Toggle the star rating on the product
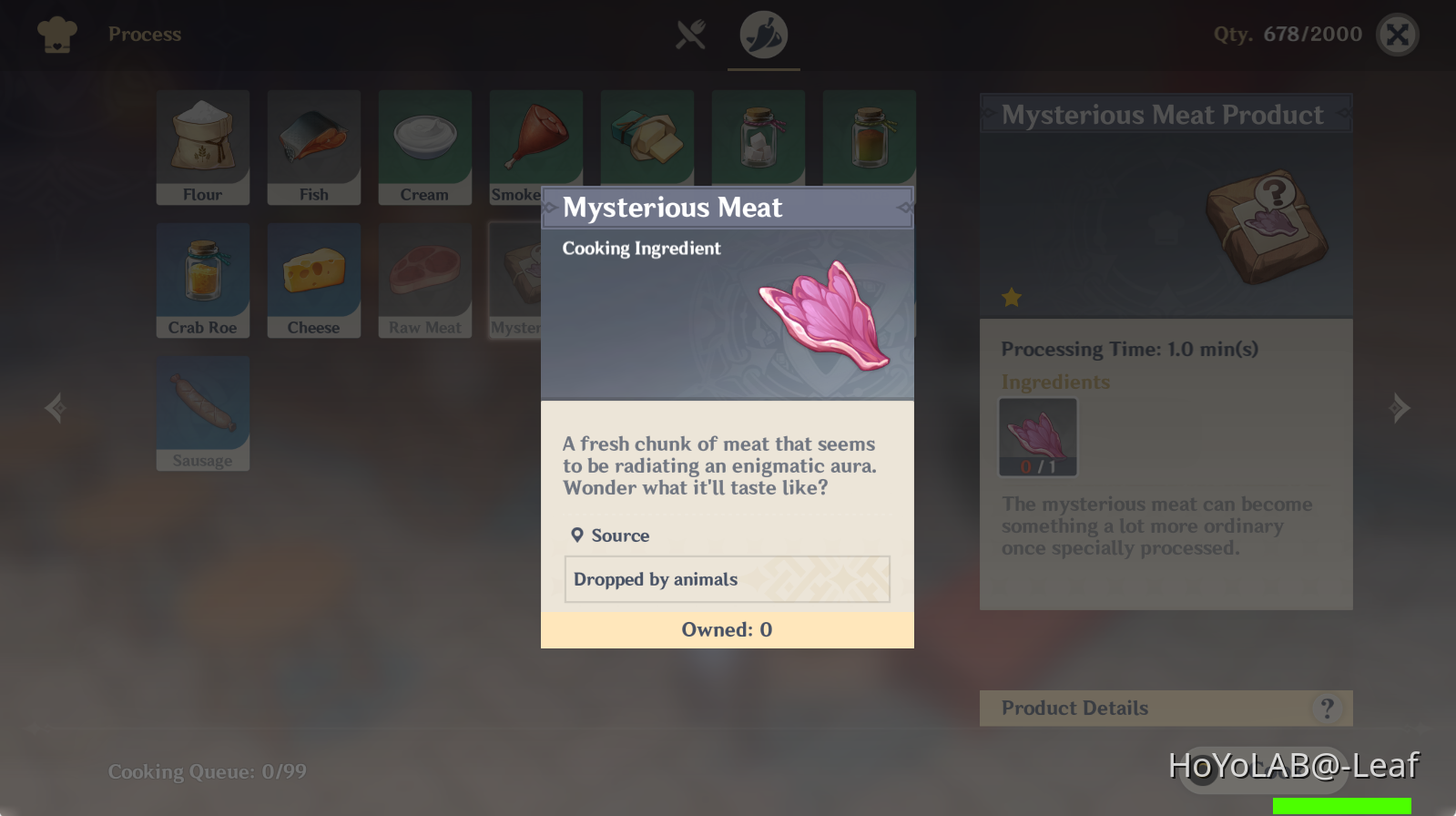The width and height of the screenshot is (1456, 816). 1013,298
